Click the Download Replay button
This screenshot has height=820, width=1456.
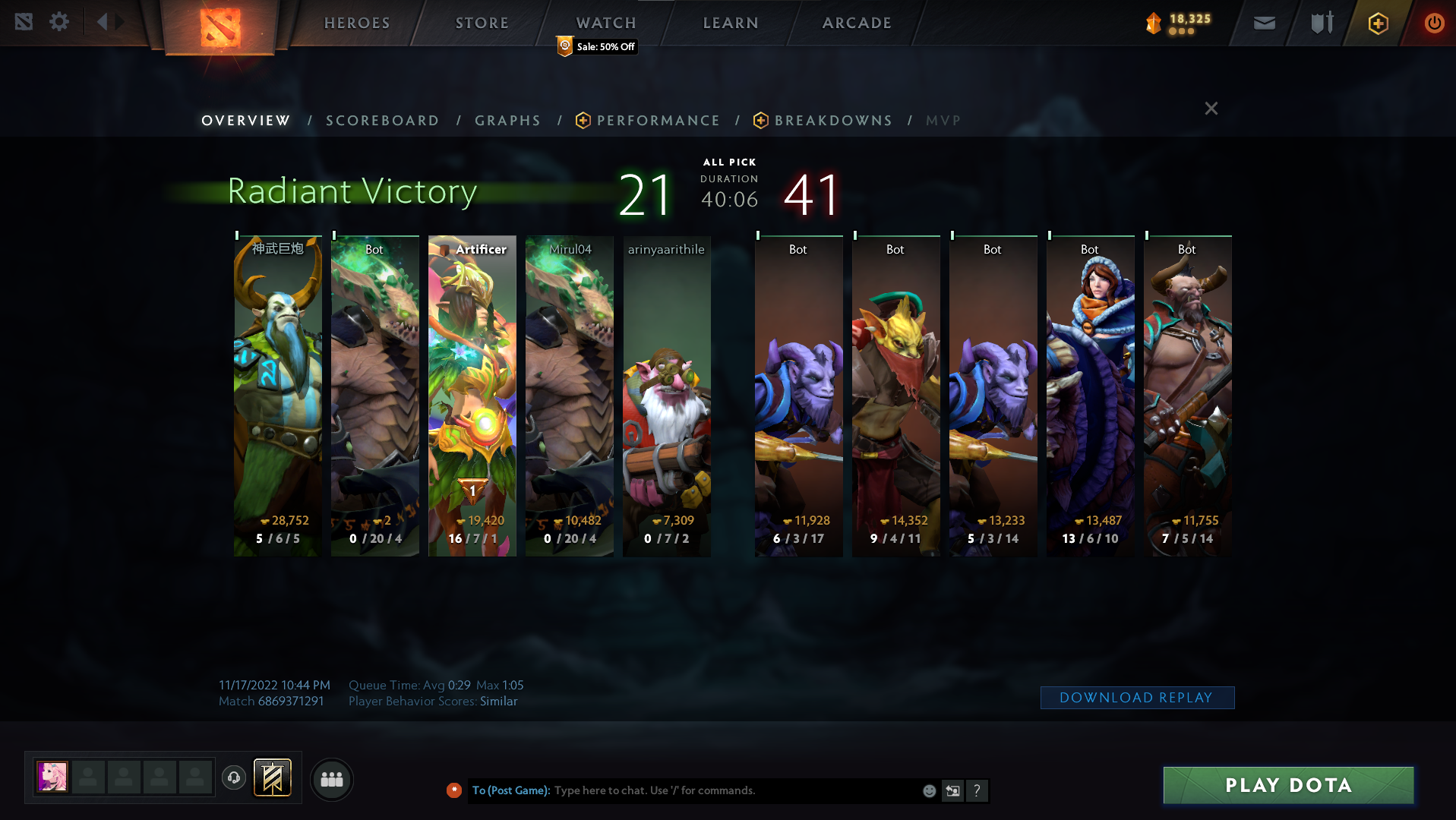tap(1137, 697)
